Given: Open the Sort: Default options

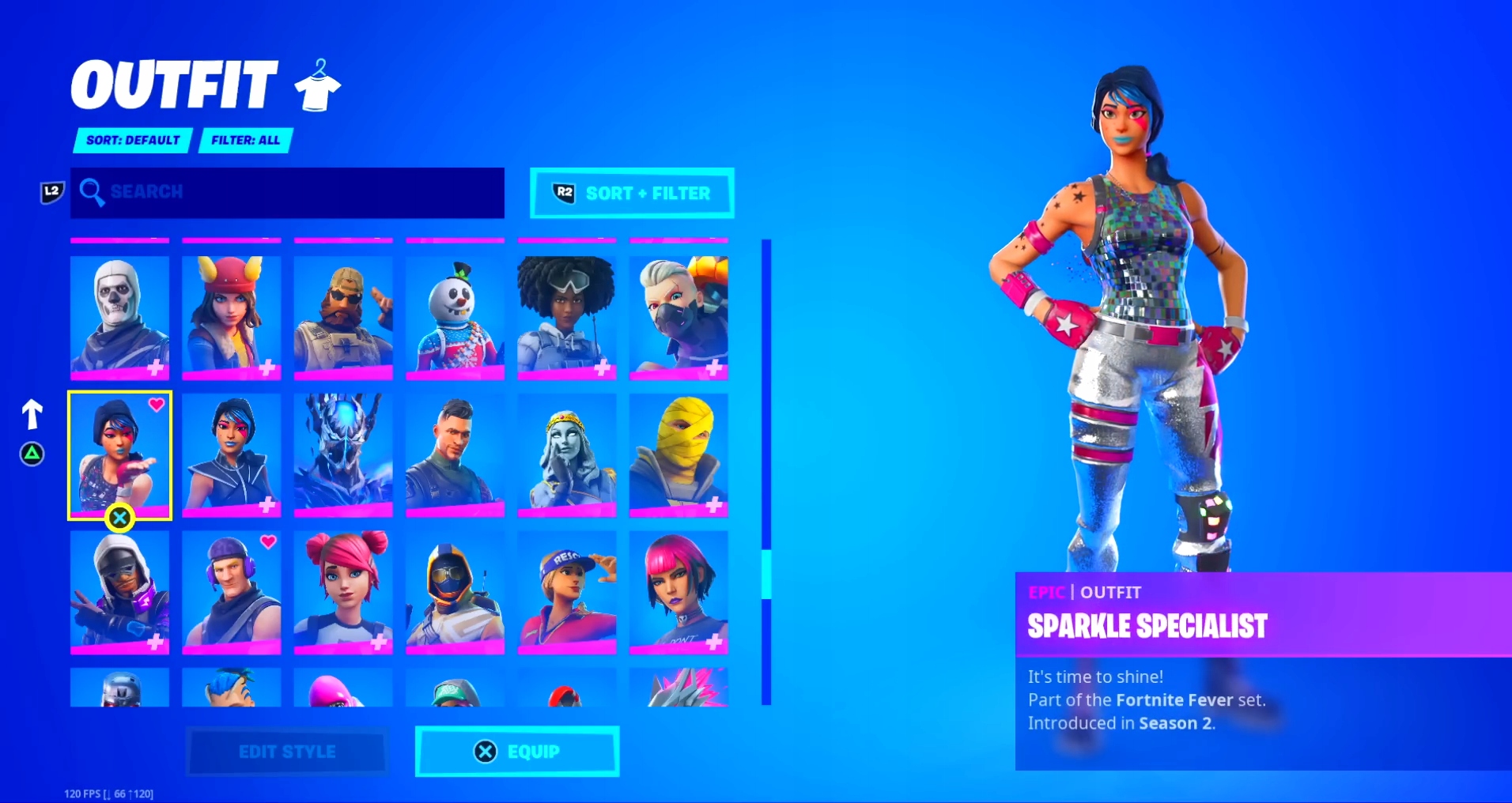Looking at the screenshot, I should pyautogui.click(x=131, y=140).
